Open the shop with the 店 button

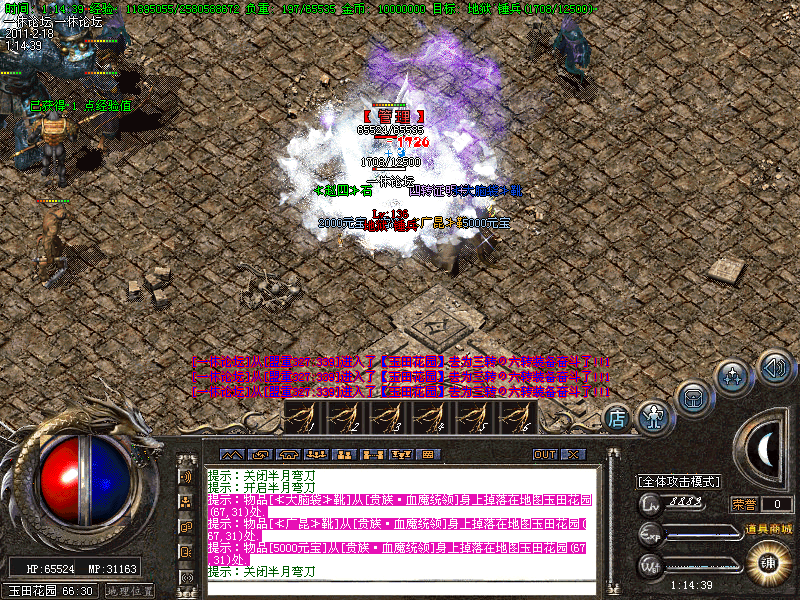(x=617, y=418)
